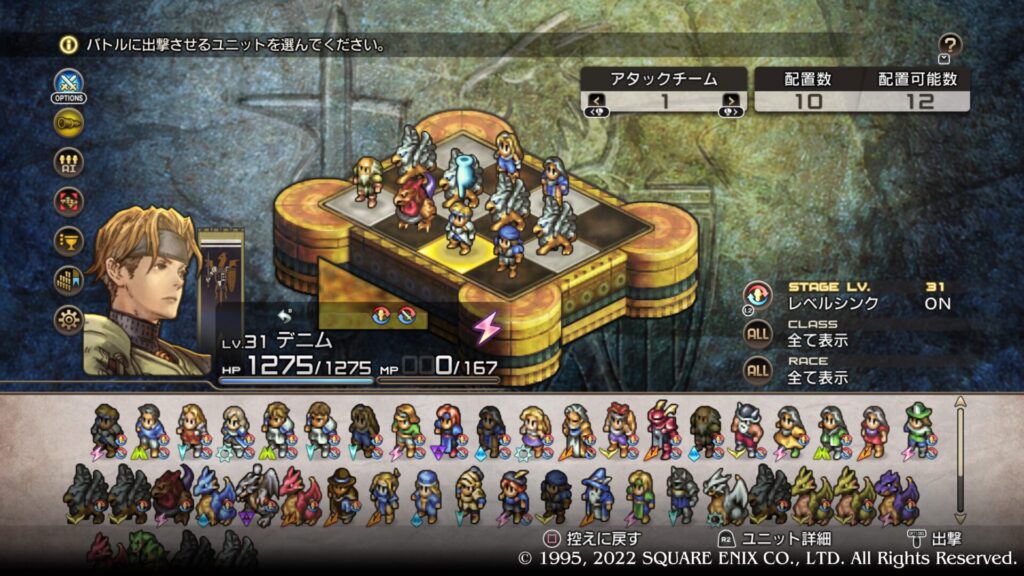
Task: Open the AI settings icon
Action: 68,162
